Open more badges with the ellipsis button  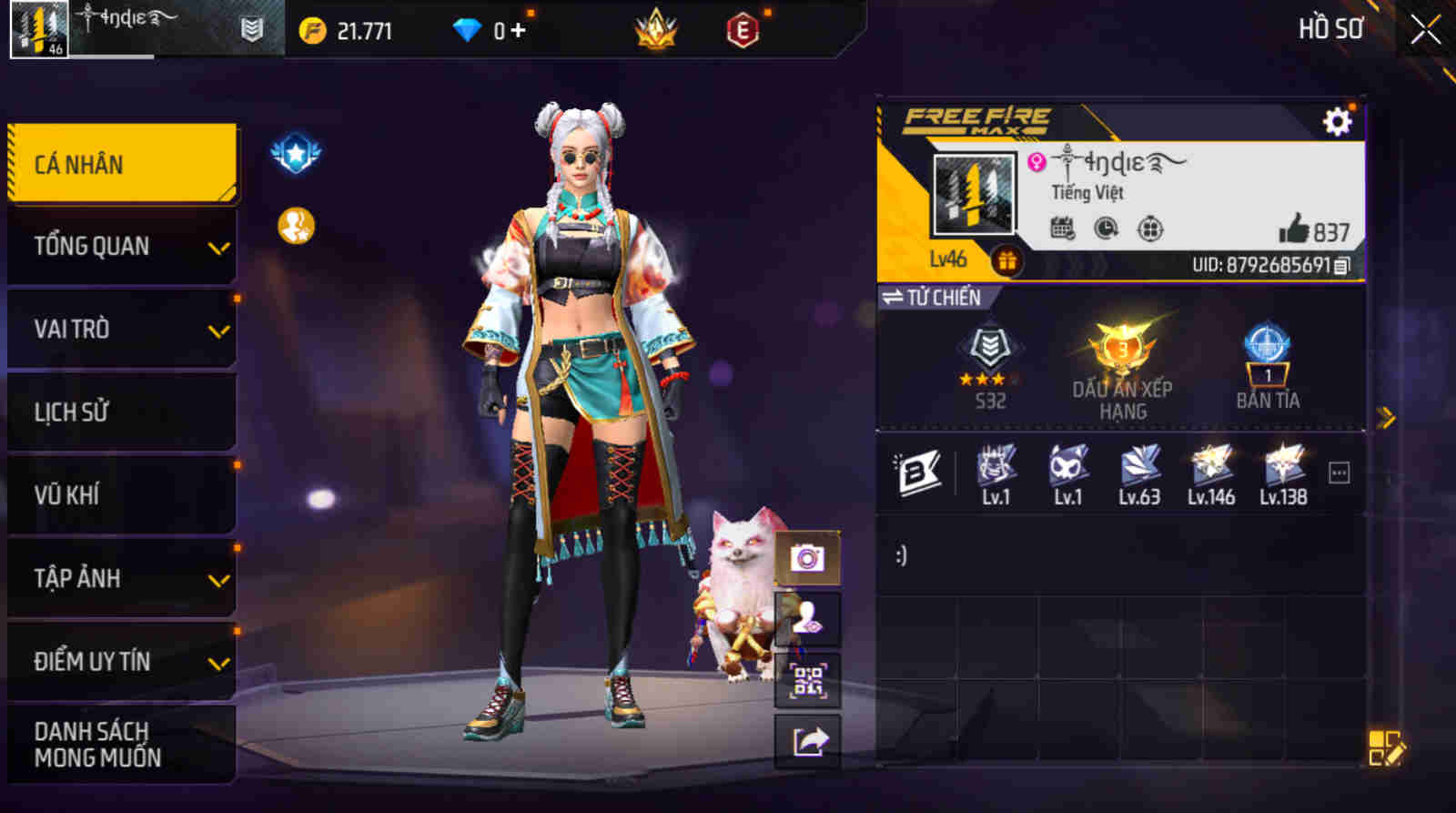click(1338, 471)
